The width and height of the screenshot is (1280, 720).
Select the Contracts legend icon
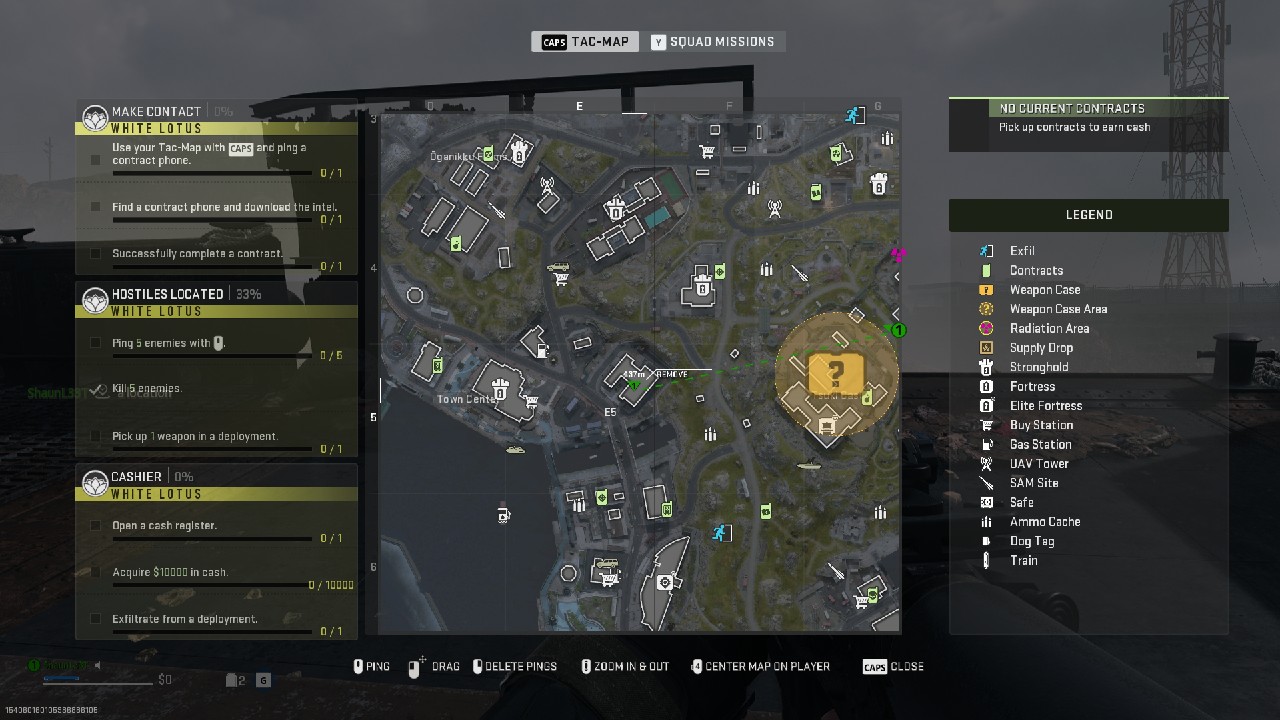pyautogui.click(x=985, y=270)
